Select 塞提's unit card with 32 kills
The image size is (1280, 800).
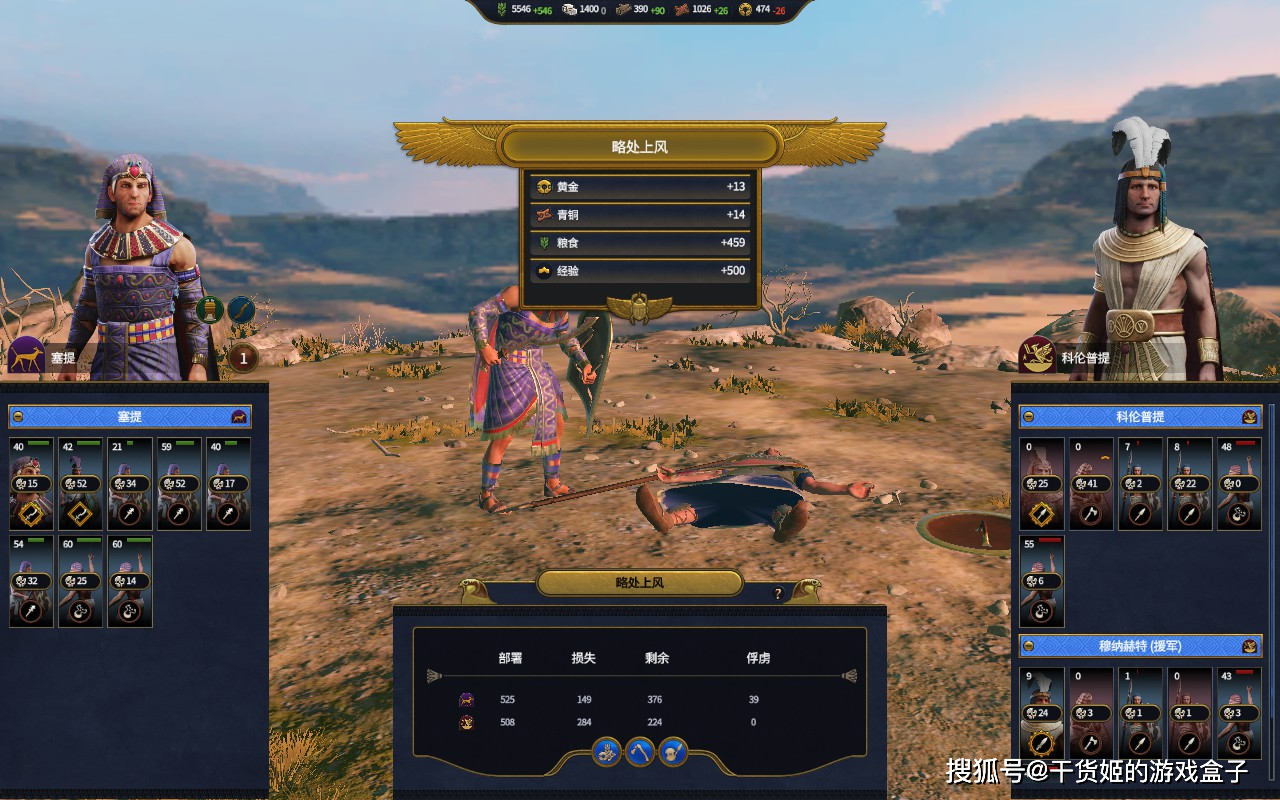[x=32, y=581]
